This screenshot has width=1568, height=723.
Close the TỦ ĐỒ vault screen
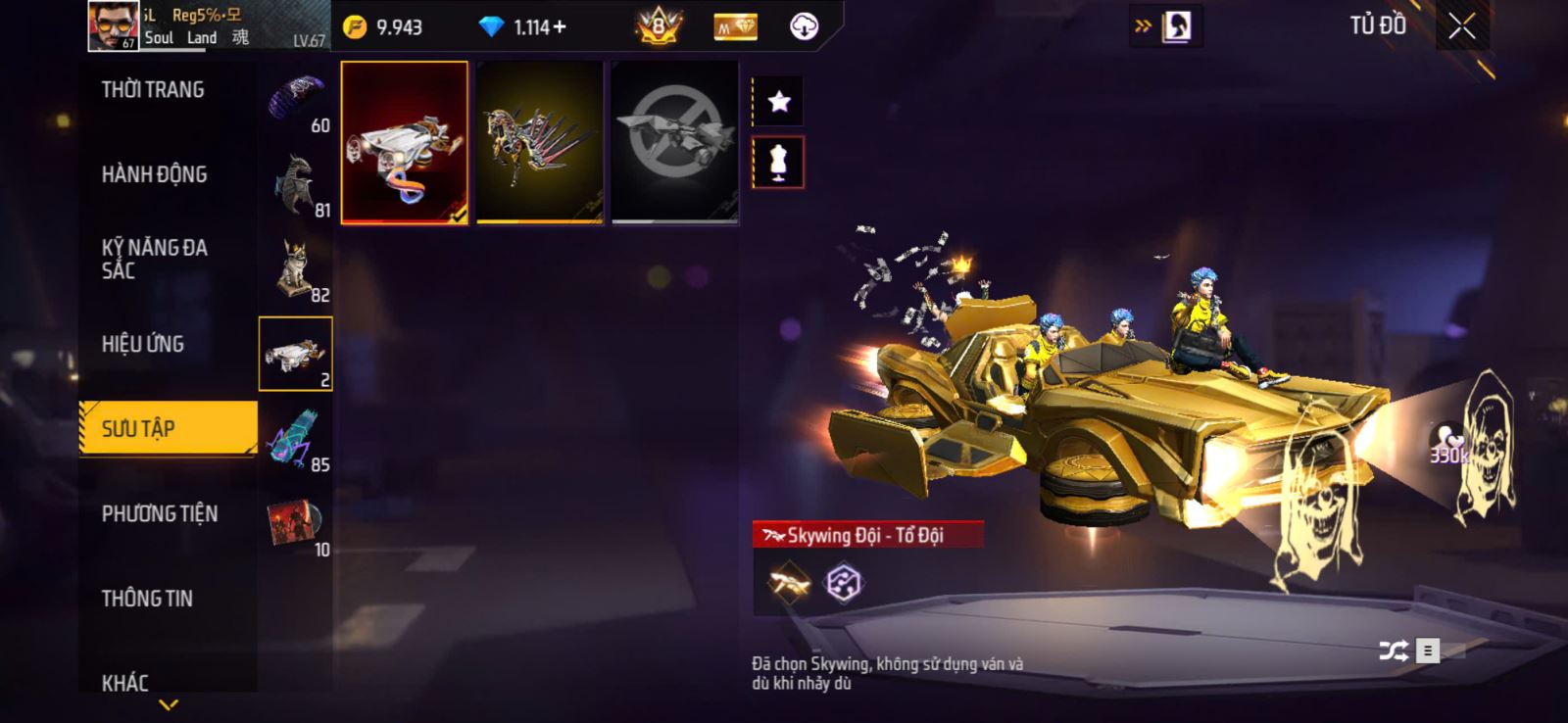point(1461,26)
